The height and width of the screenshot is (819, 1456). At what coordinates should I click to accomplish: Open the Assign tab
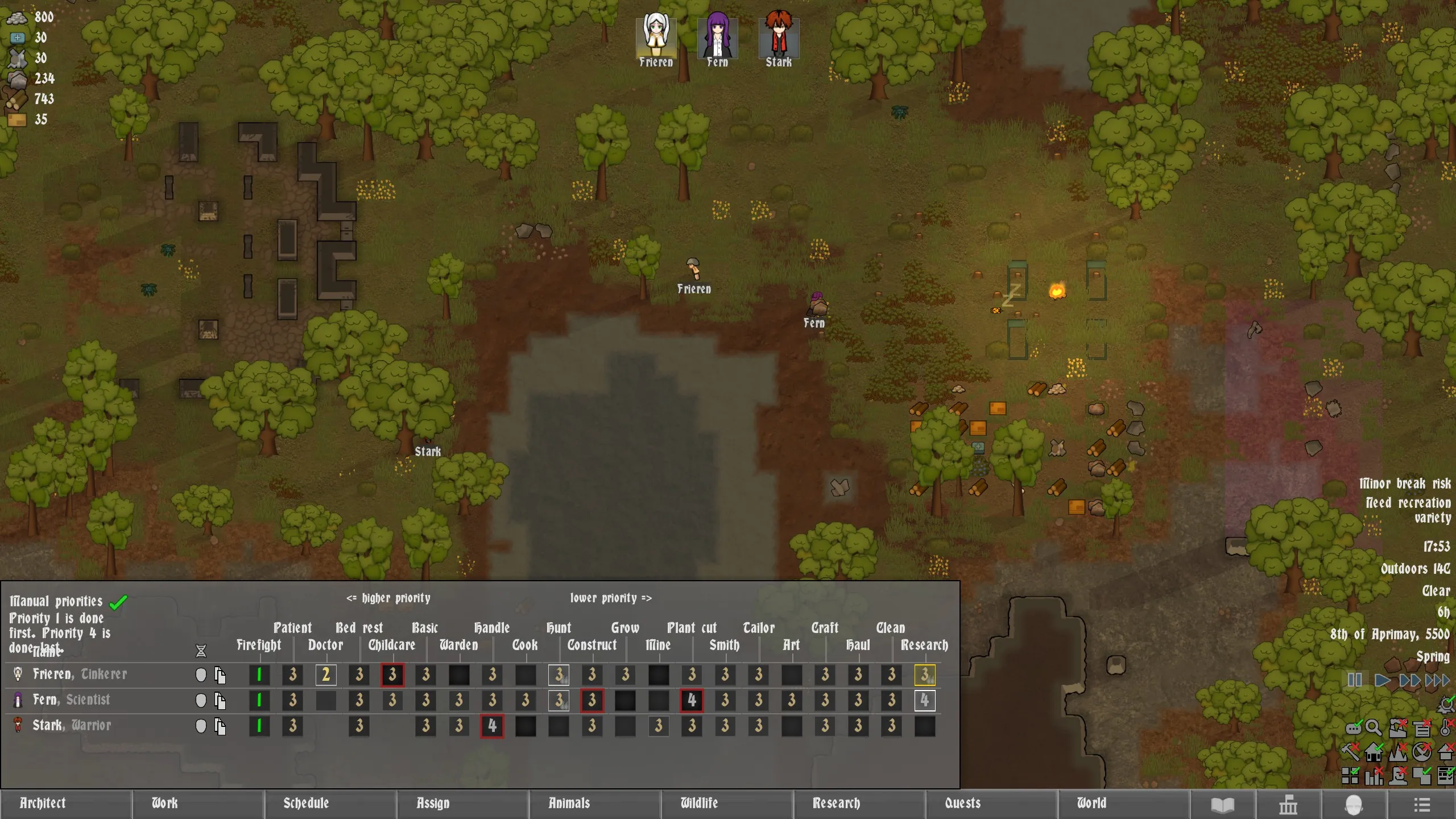462,803
